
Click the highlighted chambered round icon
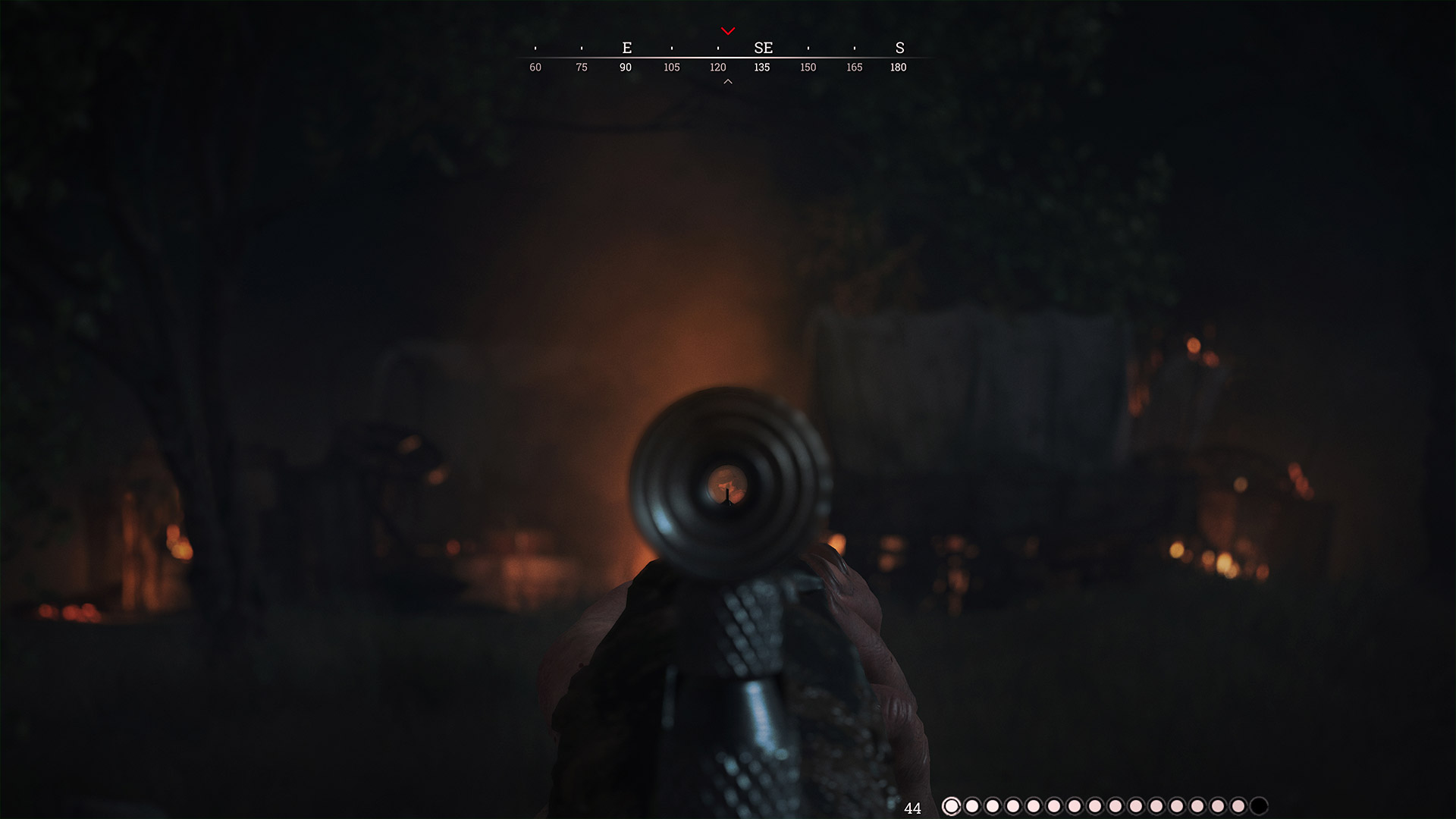[x=952, y=807]
